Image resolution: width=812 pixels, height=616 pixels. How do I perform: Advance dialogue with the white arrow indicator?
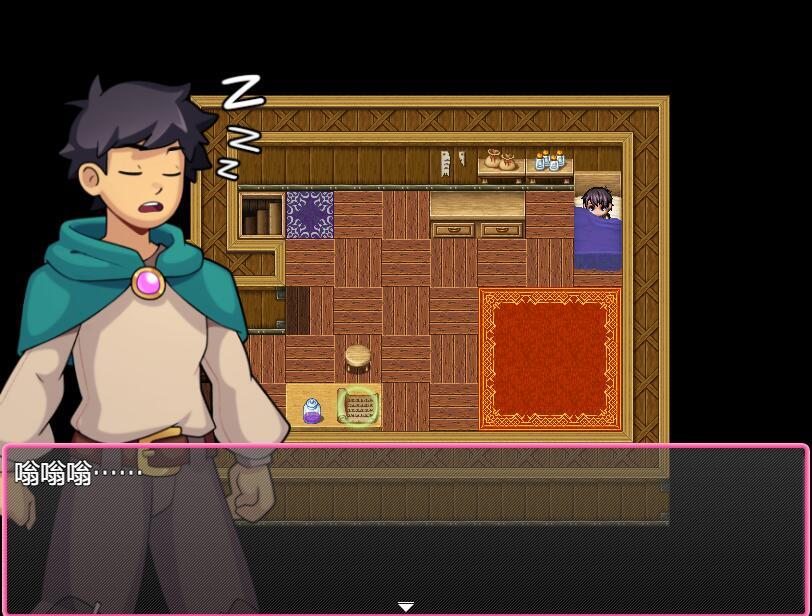point(405,606)
